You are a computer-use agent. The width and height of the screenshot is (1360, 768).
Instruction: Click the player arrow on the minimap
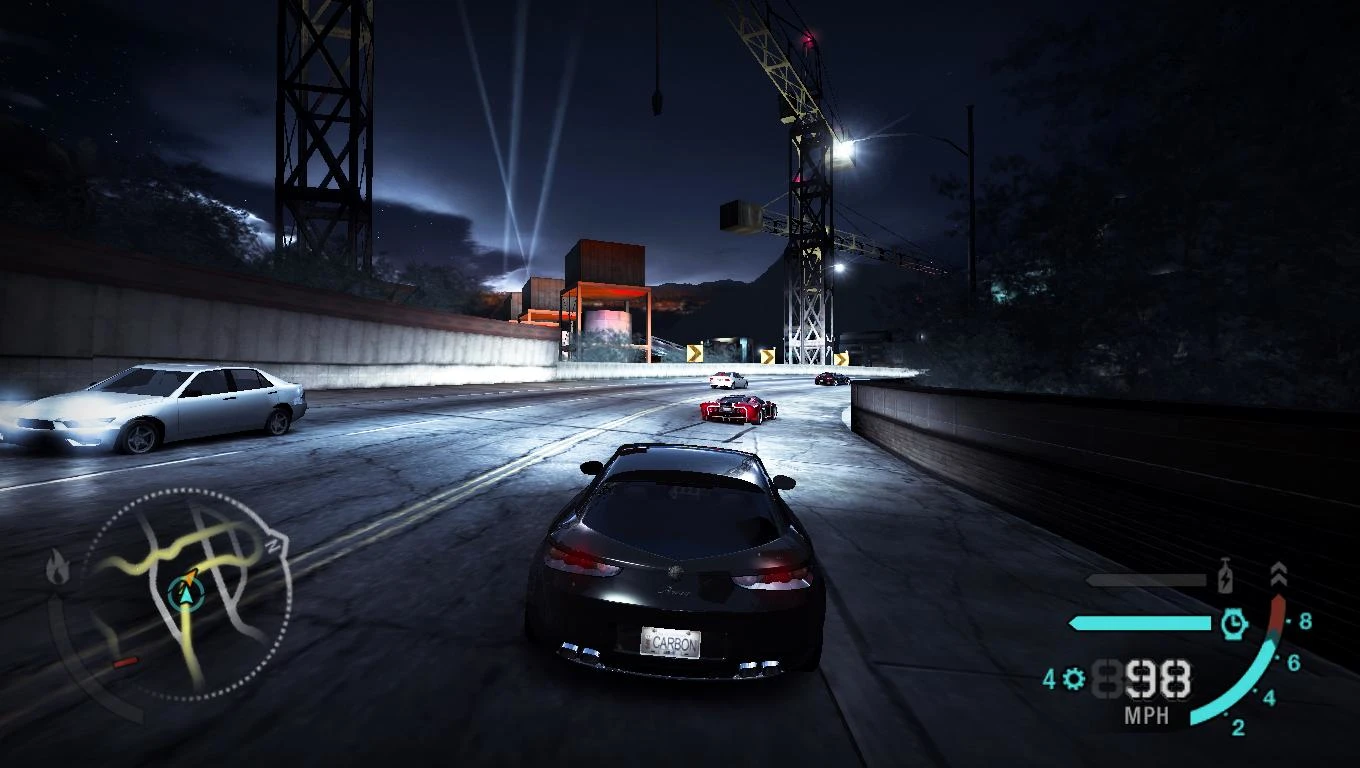point(185,595)
